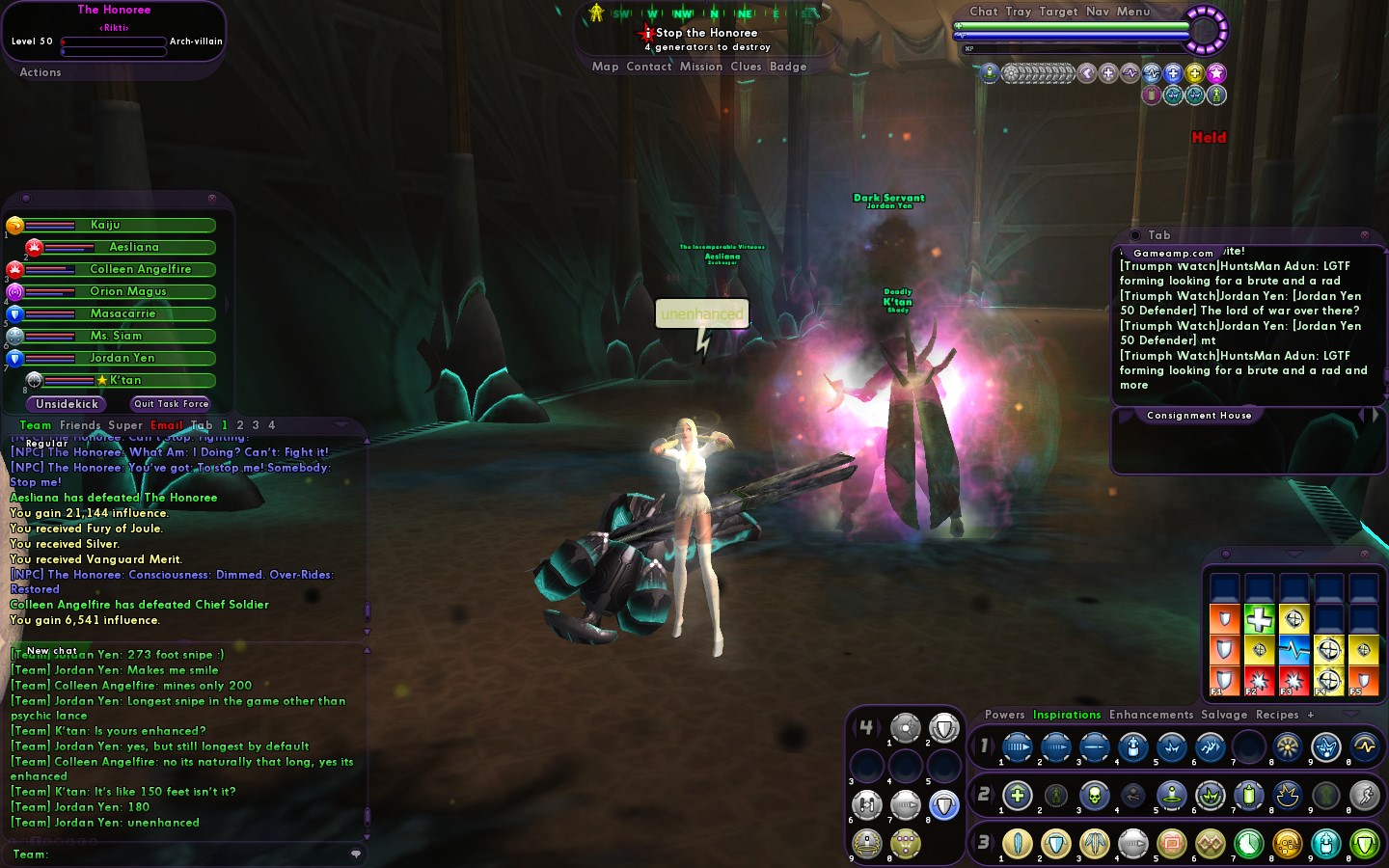Switch to the Super chat tab
The image size is (1389, 868).
[x=125, y=425]
